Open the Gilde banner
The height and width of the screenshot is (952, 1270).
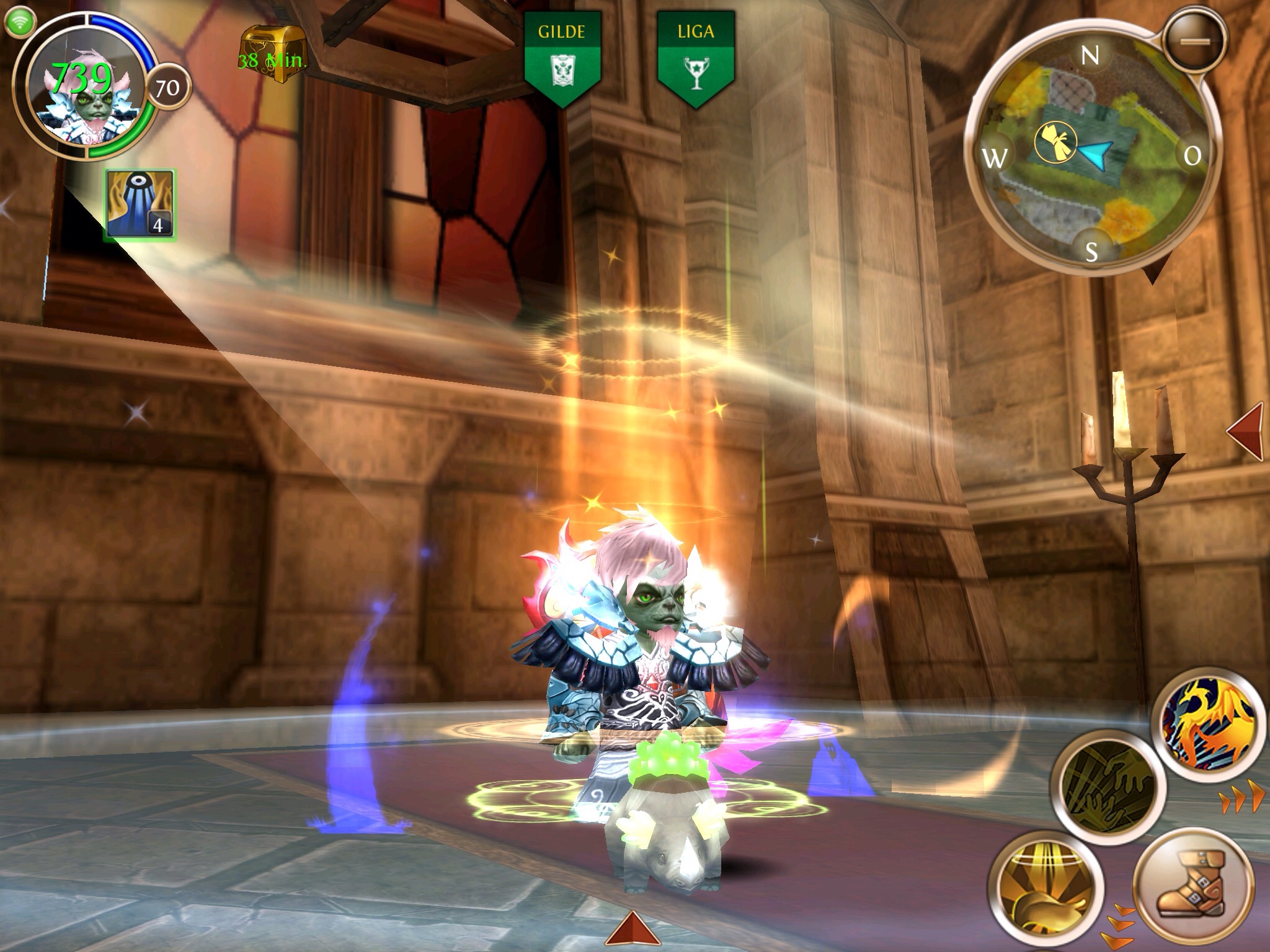point(562,56)
